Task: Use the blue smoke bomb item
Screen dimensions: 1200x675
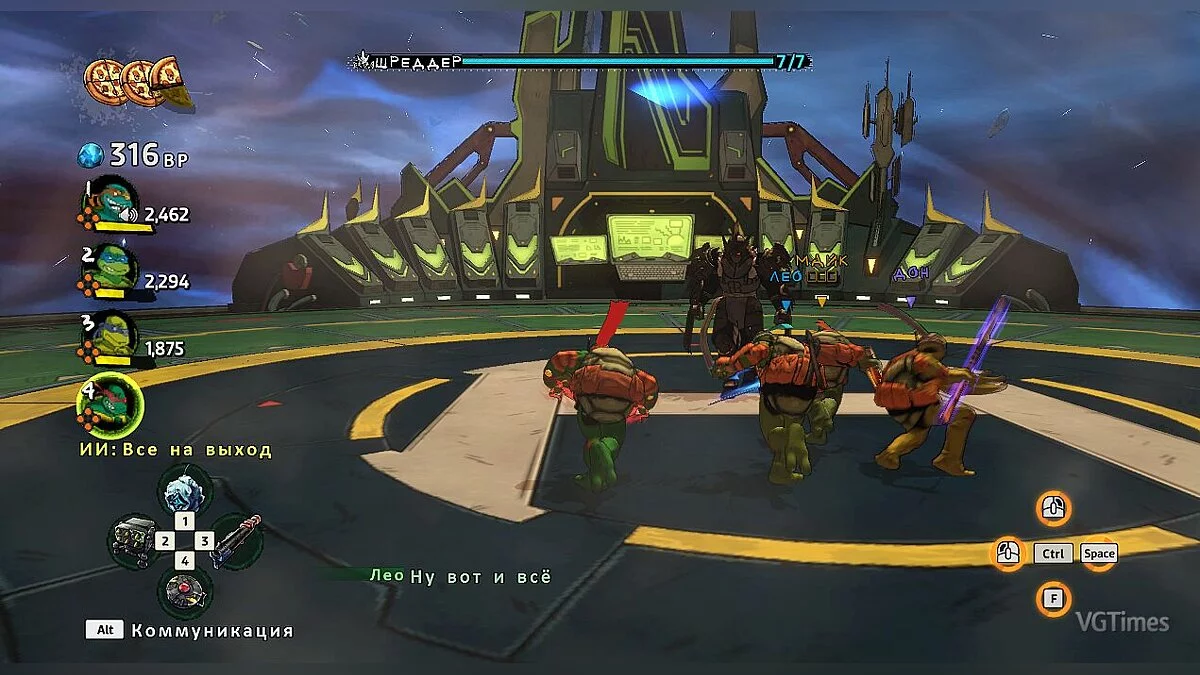Action: 184,490
